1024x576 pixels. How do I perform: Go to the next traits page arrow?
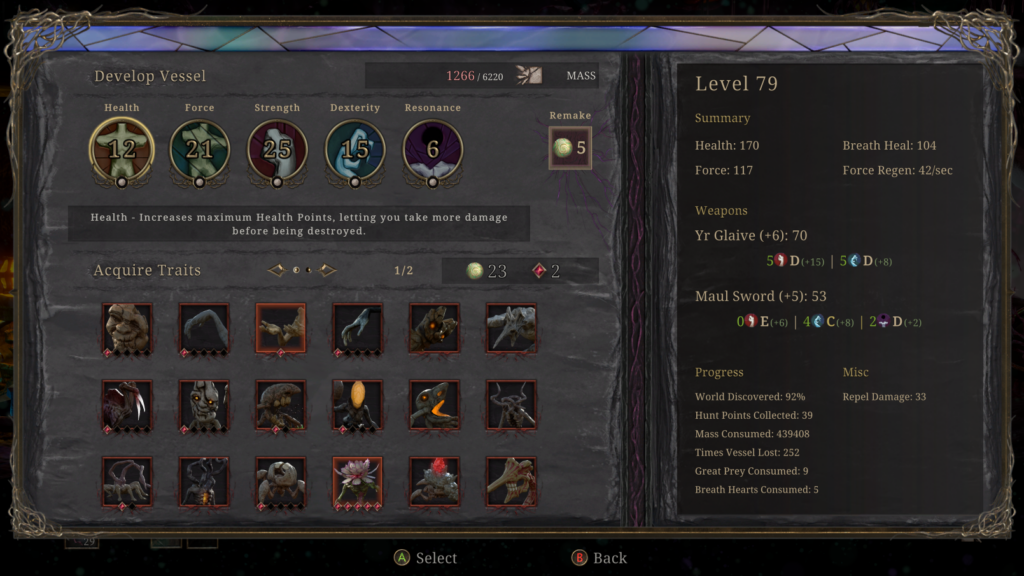[x=327, y=270]
